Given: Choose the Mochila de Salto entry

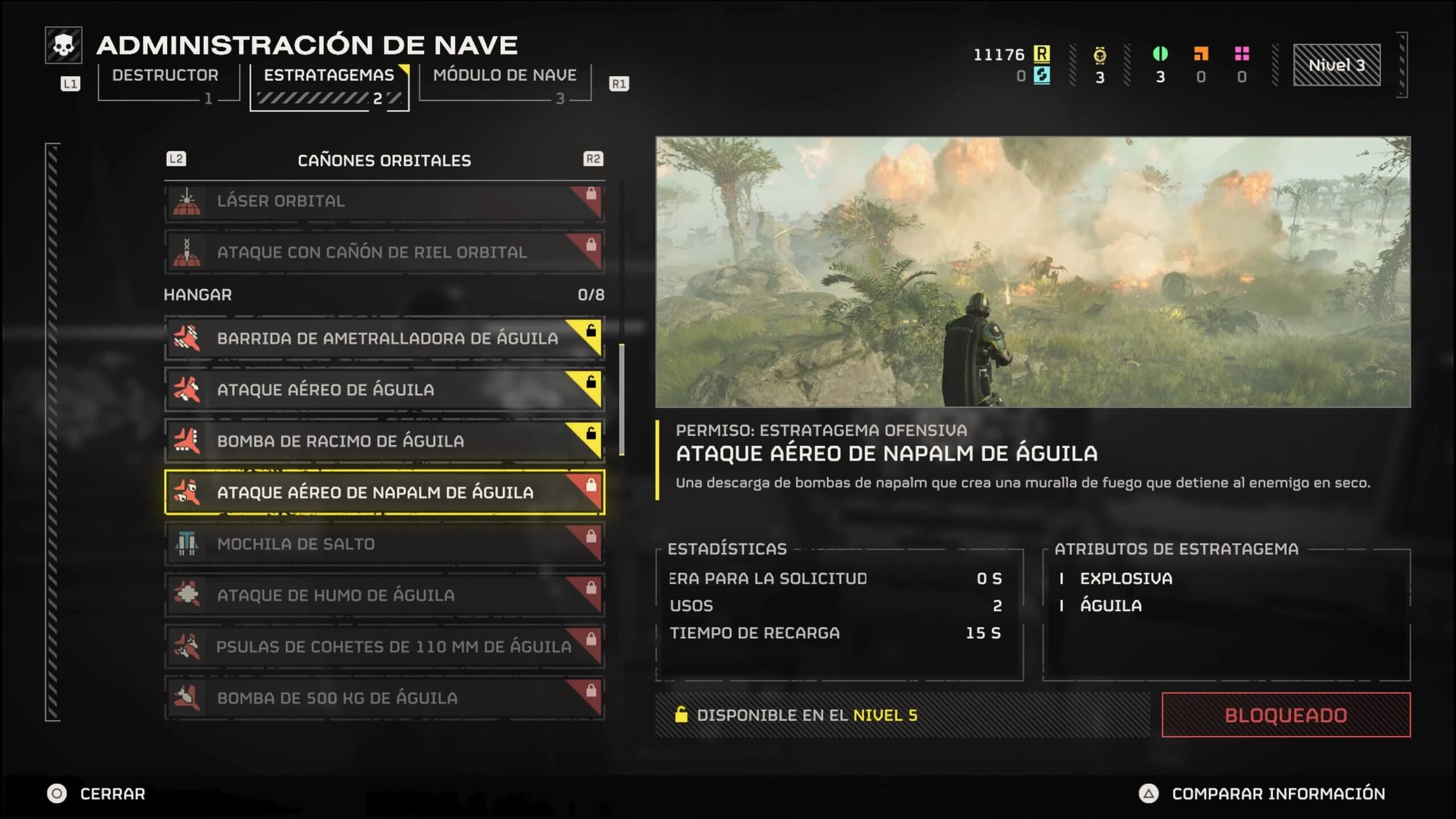Looking at the screenshot, I should [x=384, y=544].
